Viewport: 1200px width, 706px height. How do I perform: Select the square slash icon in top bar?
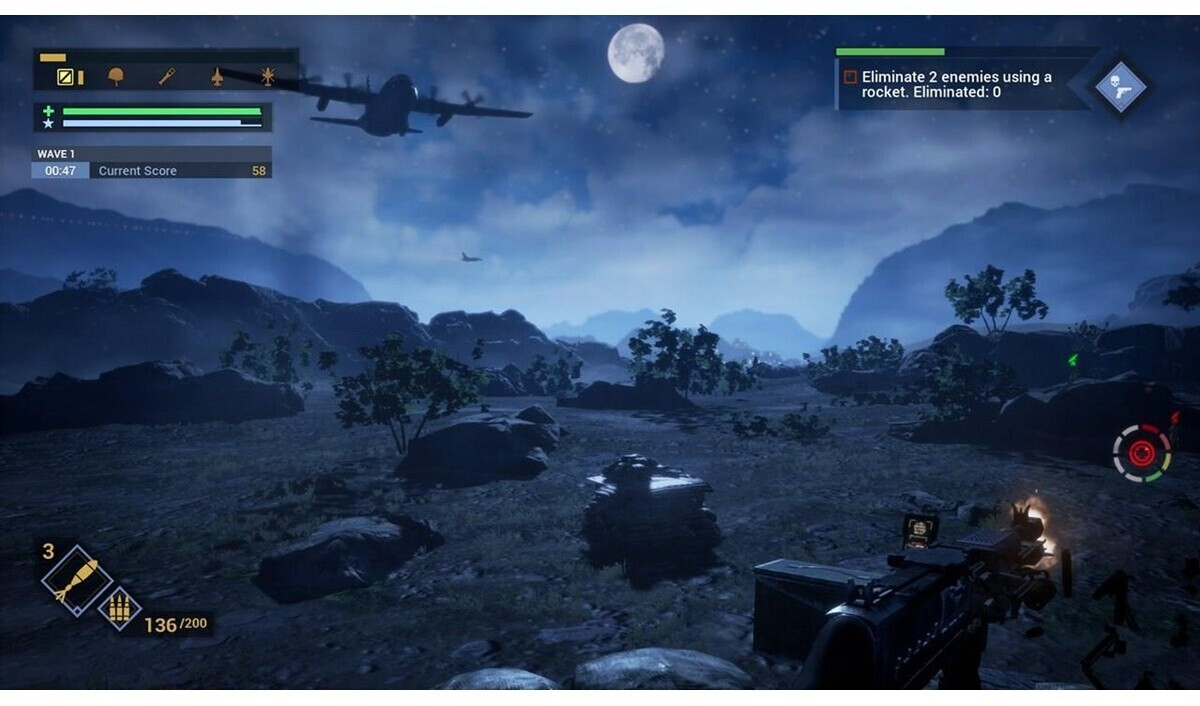click(x=65, y=77)
